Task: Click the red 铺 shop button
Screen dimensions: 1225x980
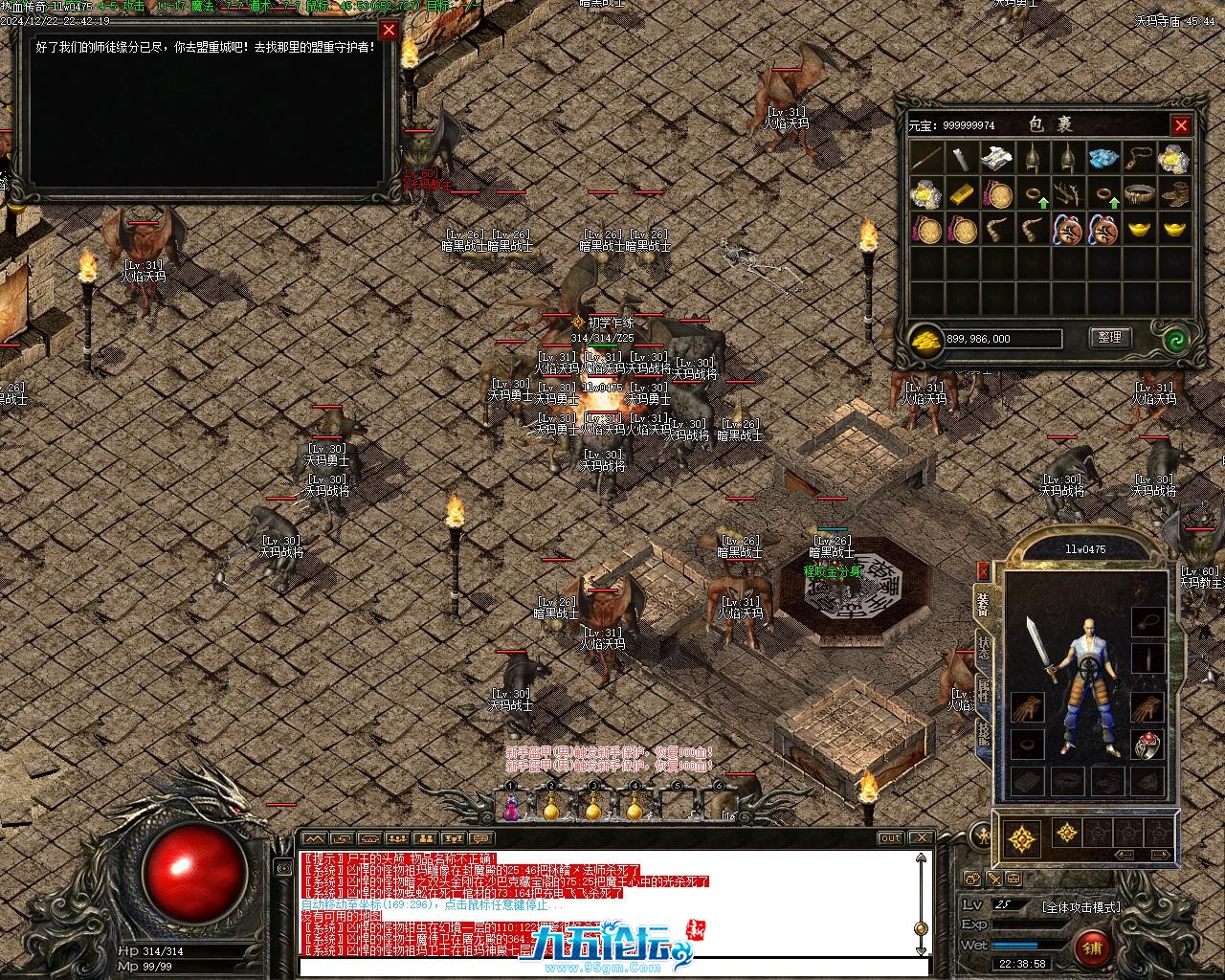Action: (1091, 948)
